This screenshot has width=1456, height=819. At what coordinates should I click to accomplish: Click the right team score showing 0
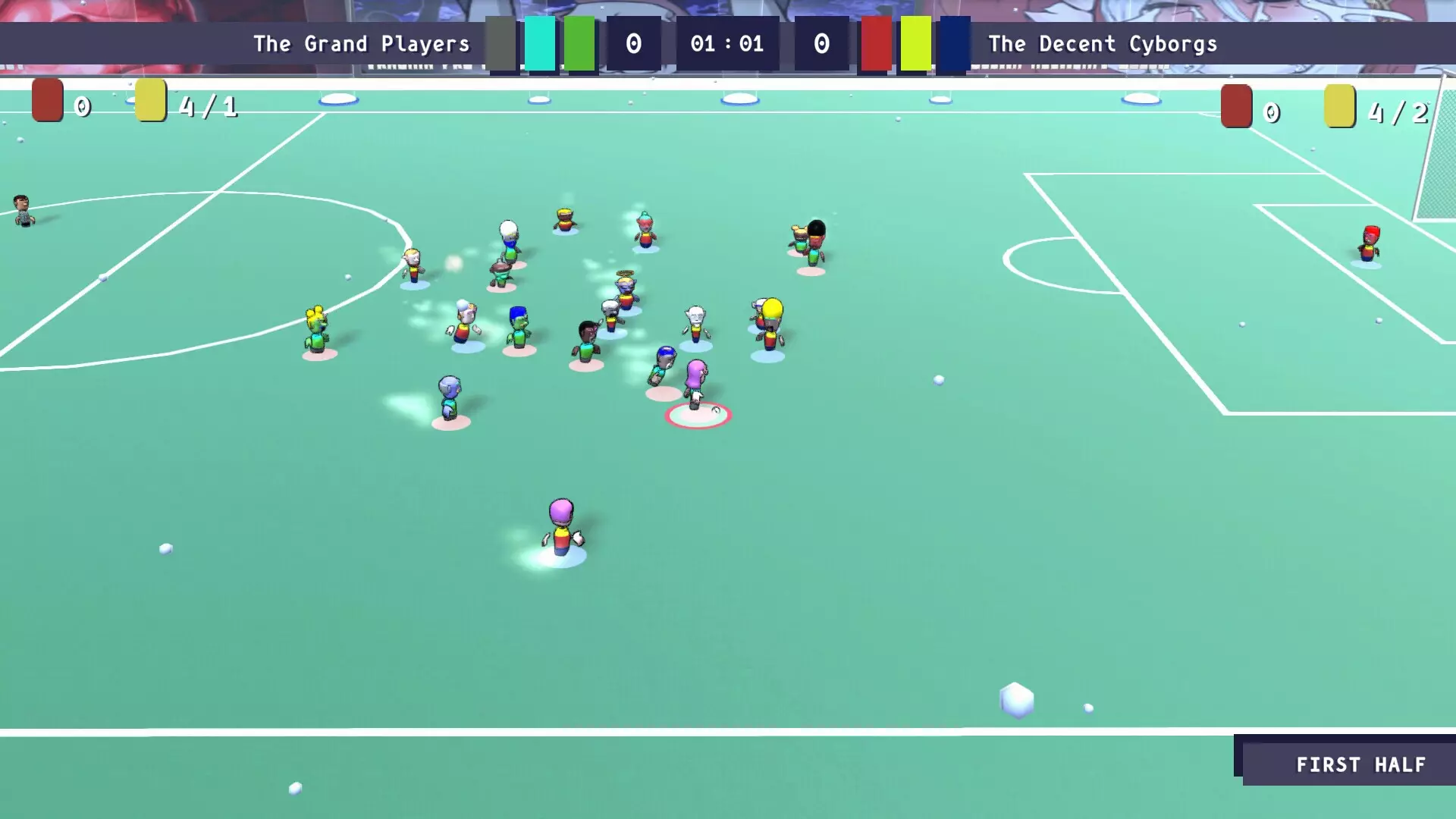[821, 43]
